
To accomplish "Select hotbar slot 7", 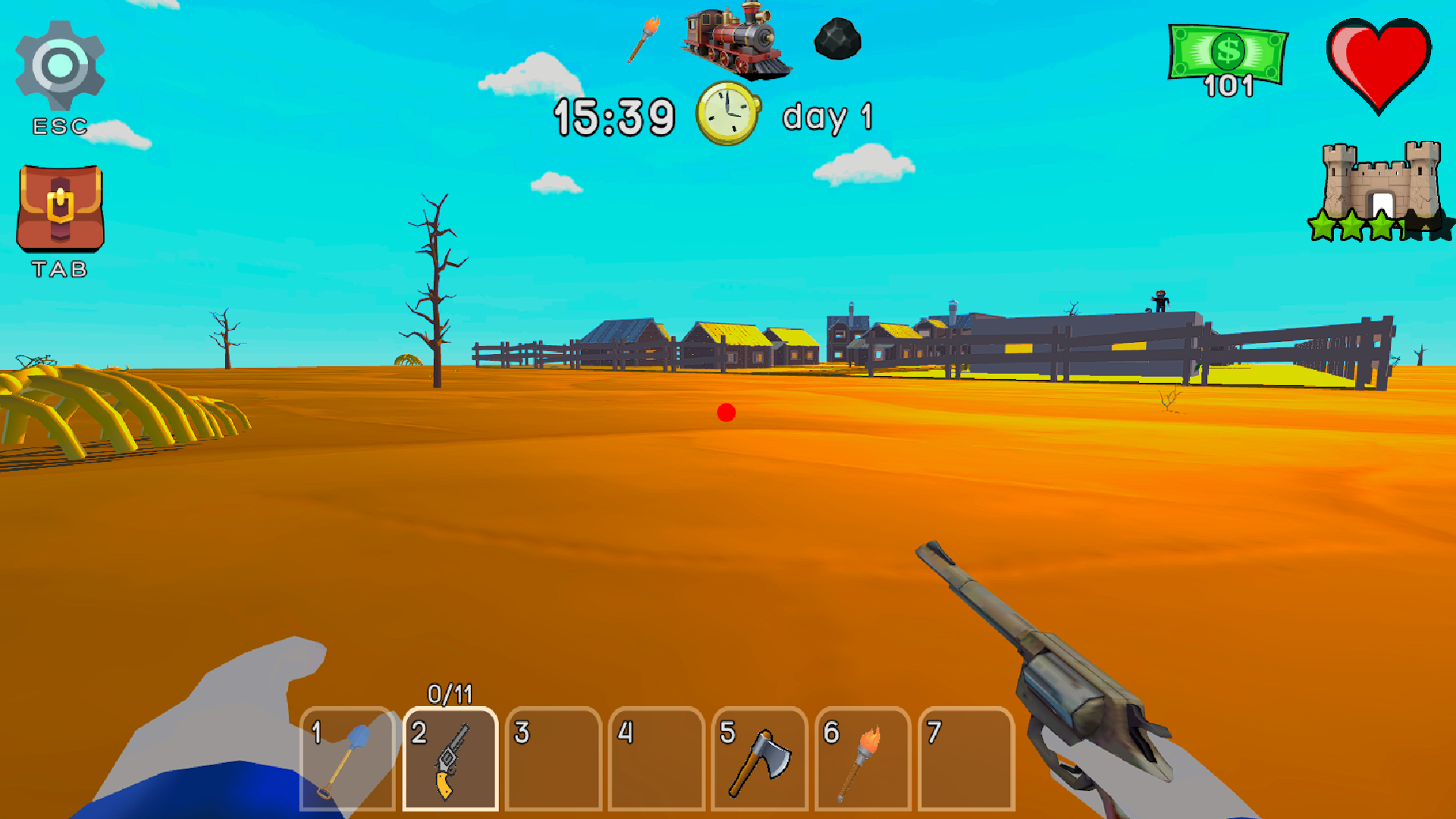I will point(964,758).
